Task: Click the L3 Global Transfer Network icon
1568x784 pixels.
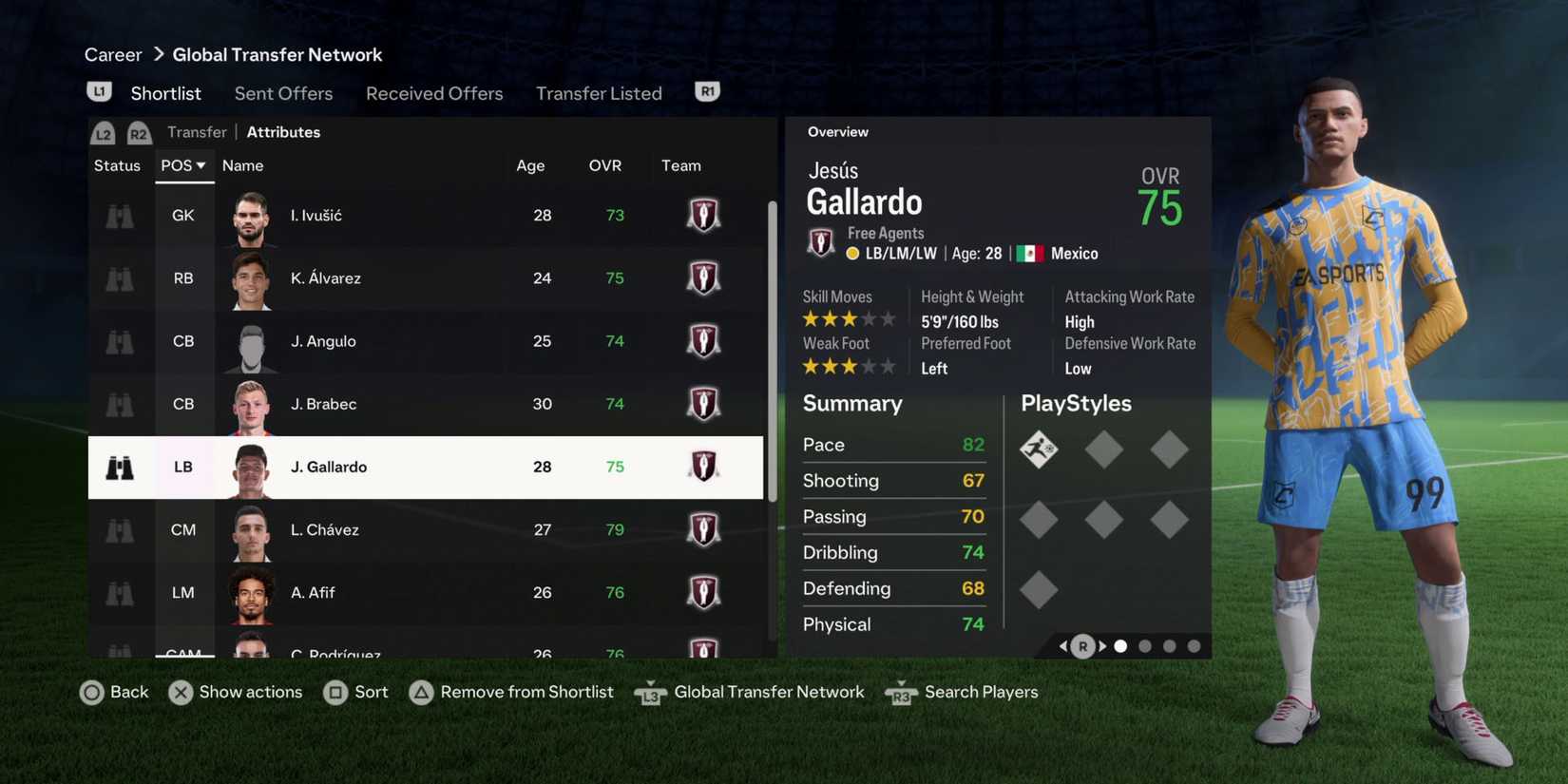Action: tap(650, 693)
